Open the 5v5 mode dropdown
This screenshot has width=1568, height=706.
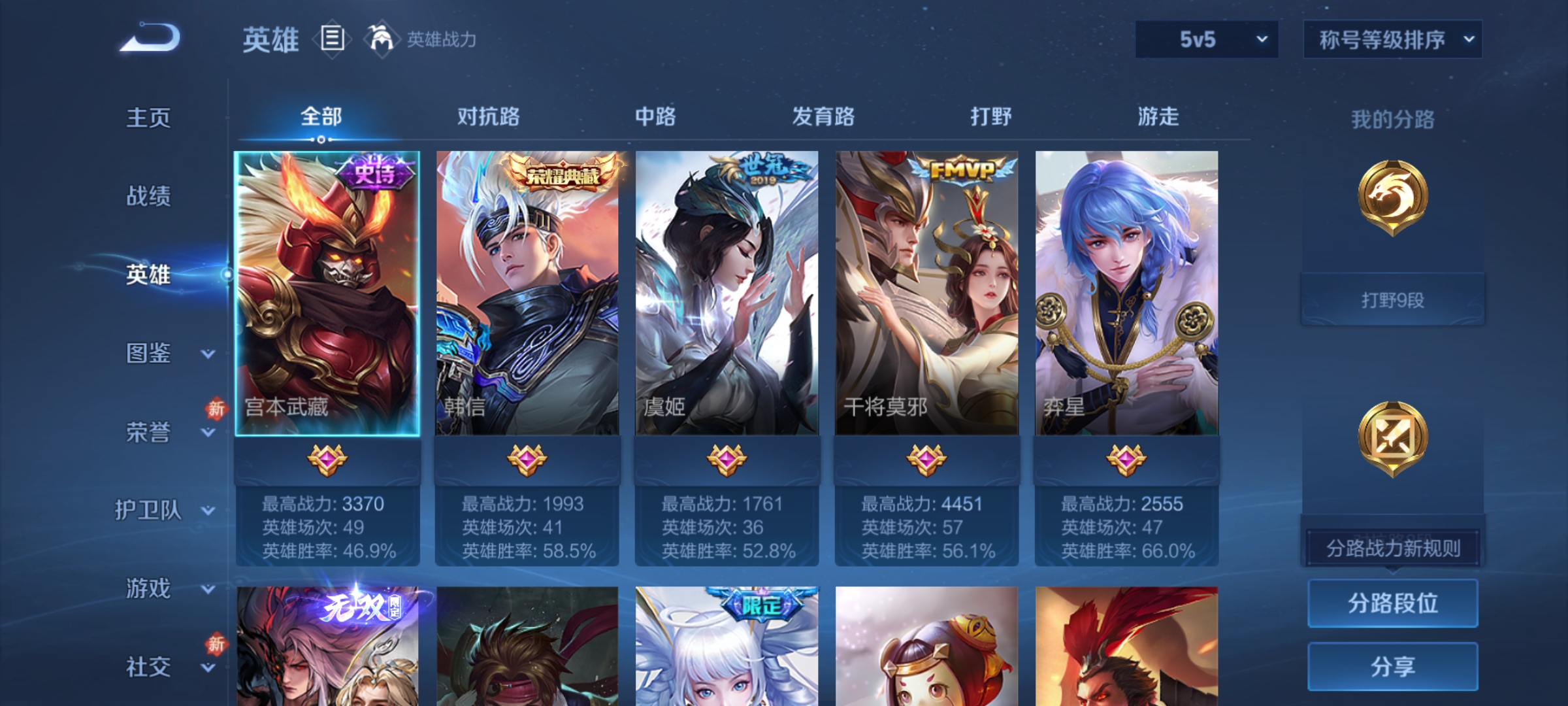pos(1205,39)
